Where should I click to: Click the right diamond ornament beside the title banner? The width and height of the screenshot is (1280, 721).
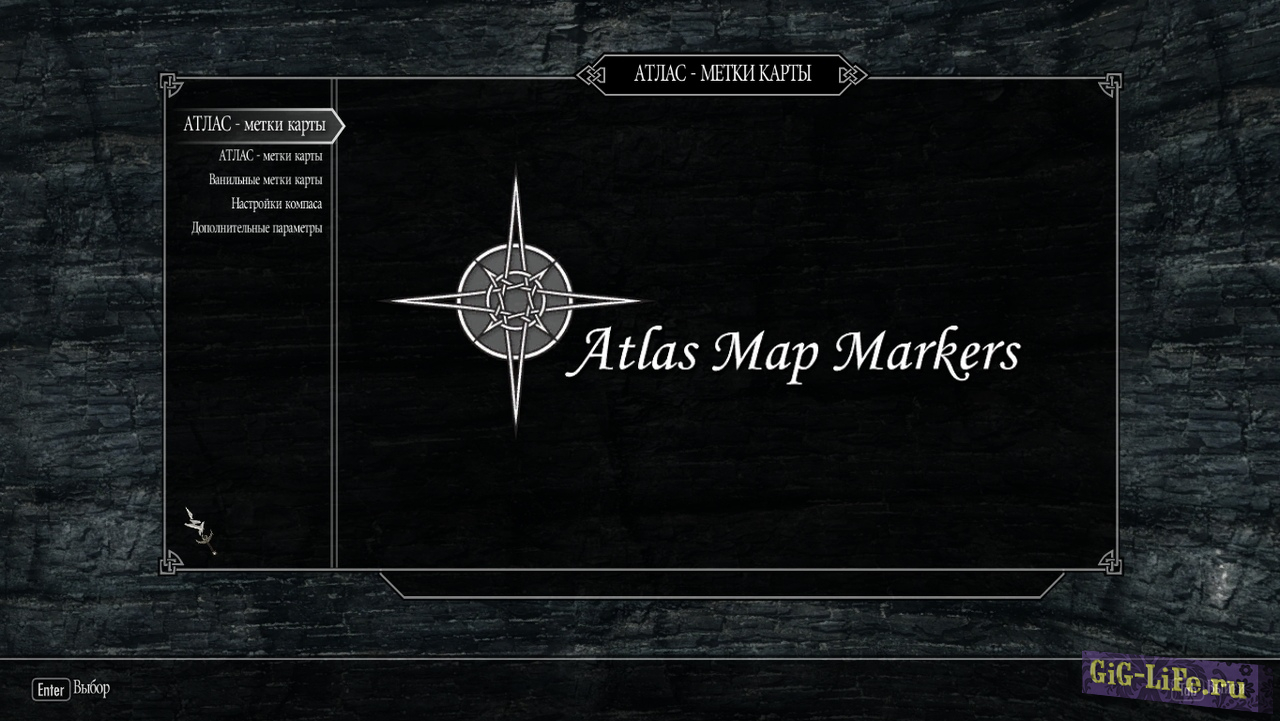pyautogui.click(x=853, y=74)
